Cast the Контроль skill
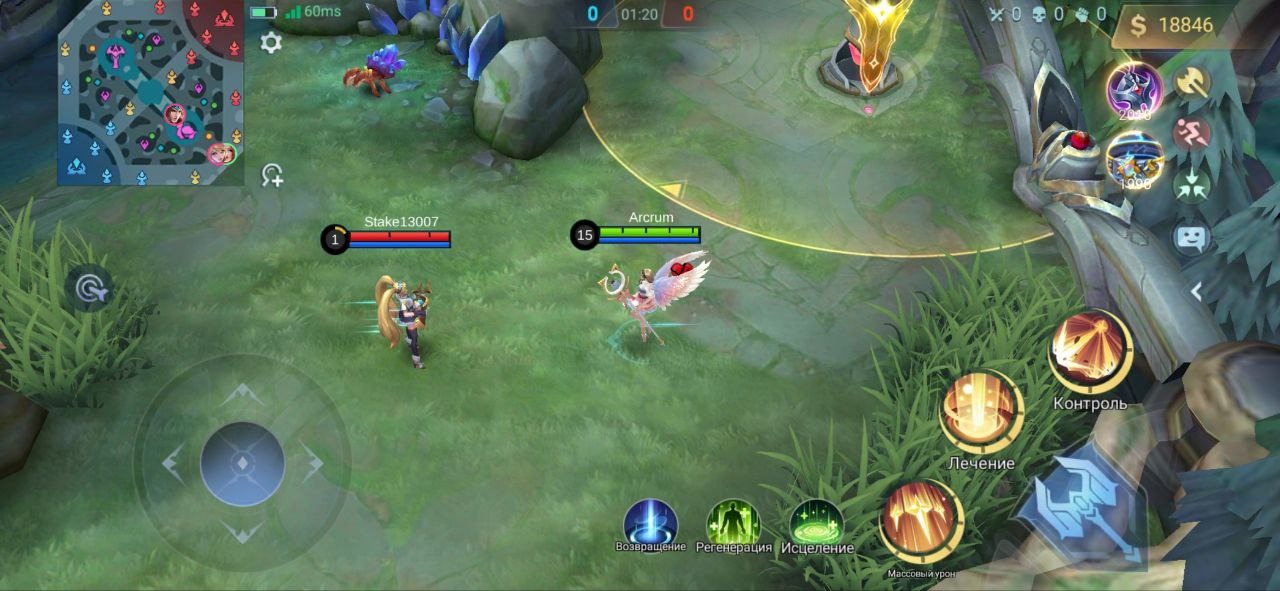 click(1090, 350)
